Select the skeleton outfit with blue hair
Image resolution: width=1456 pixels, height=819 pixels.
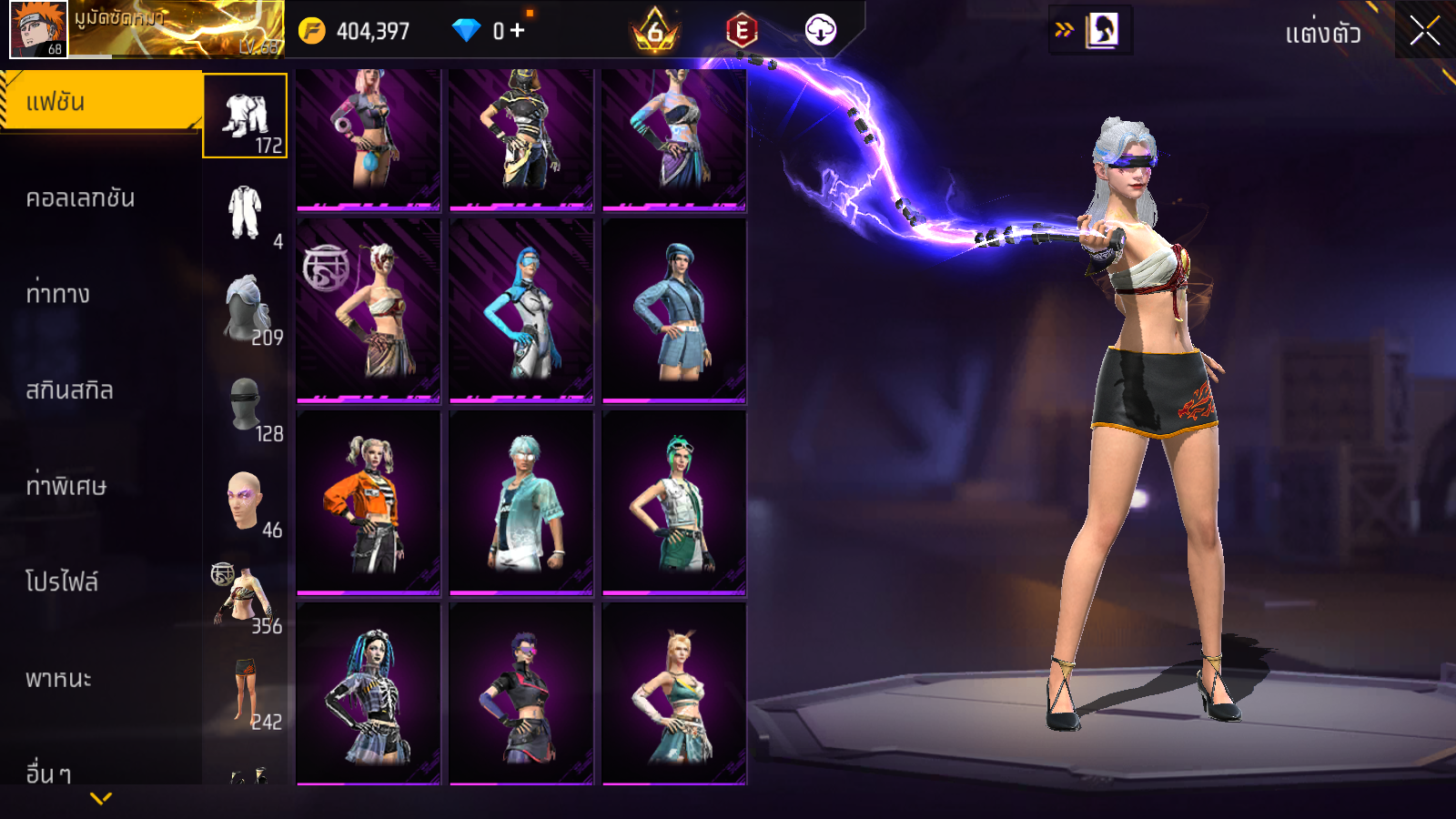click(x=369, y=693)
